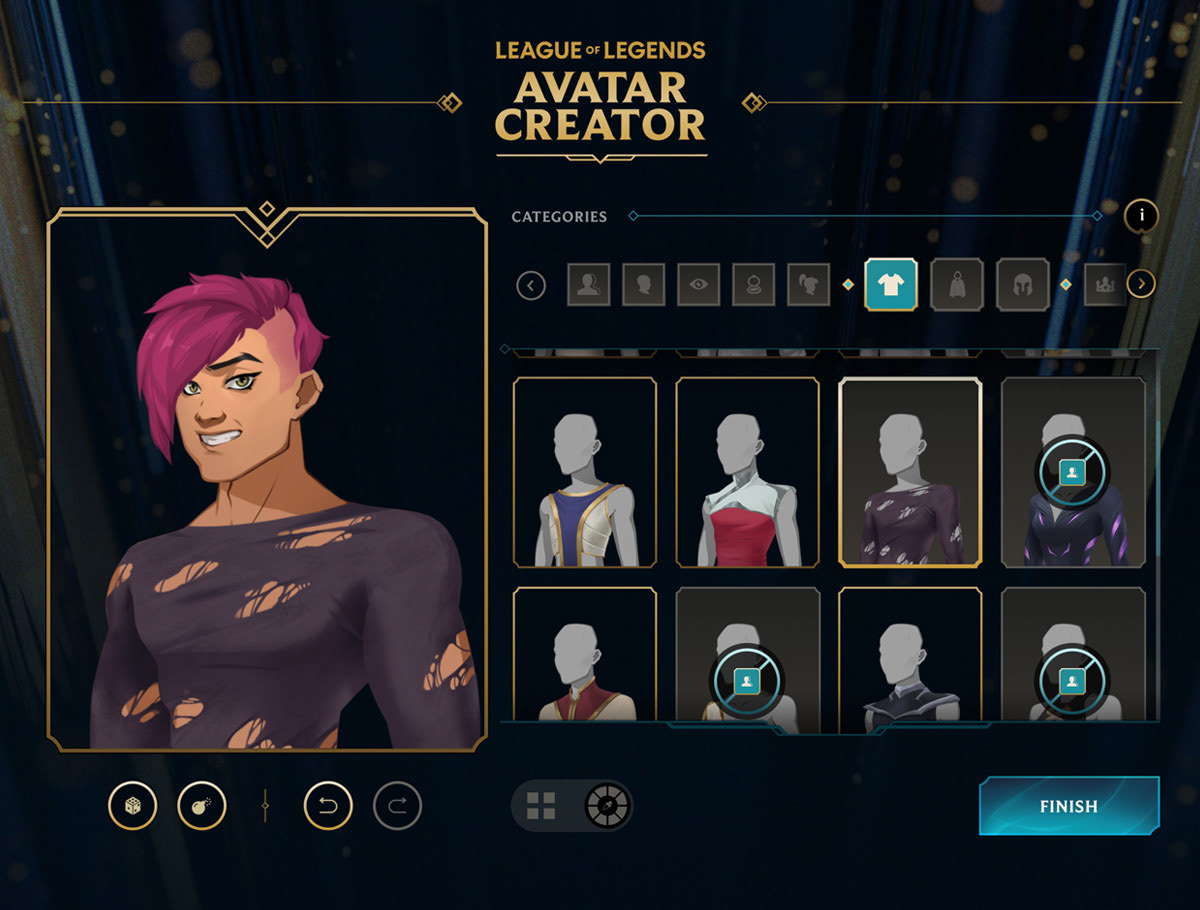Open the crown category
The height and width of the screenshot is (910, 1200).
tap(1105, 285)
